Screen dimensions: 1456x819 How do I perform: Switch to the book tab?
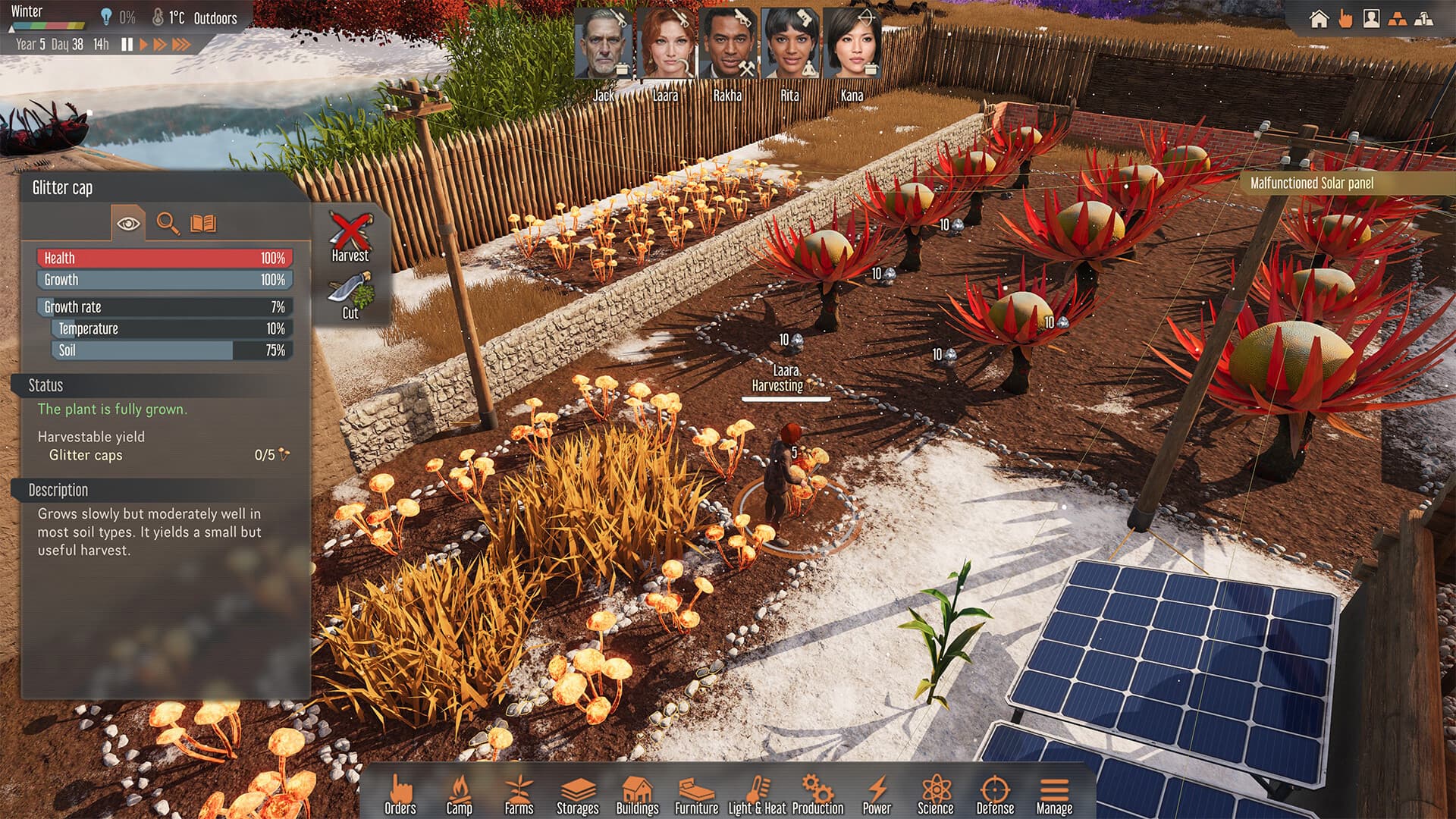[x=204, y=223]
